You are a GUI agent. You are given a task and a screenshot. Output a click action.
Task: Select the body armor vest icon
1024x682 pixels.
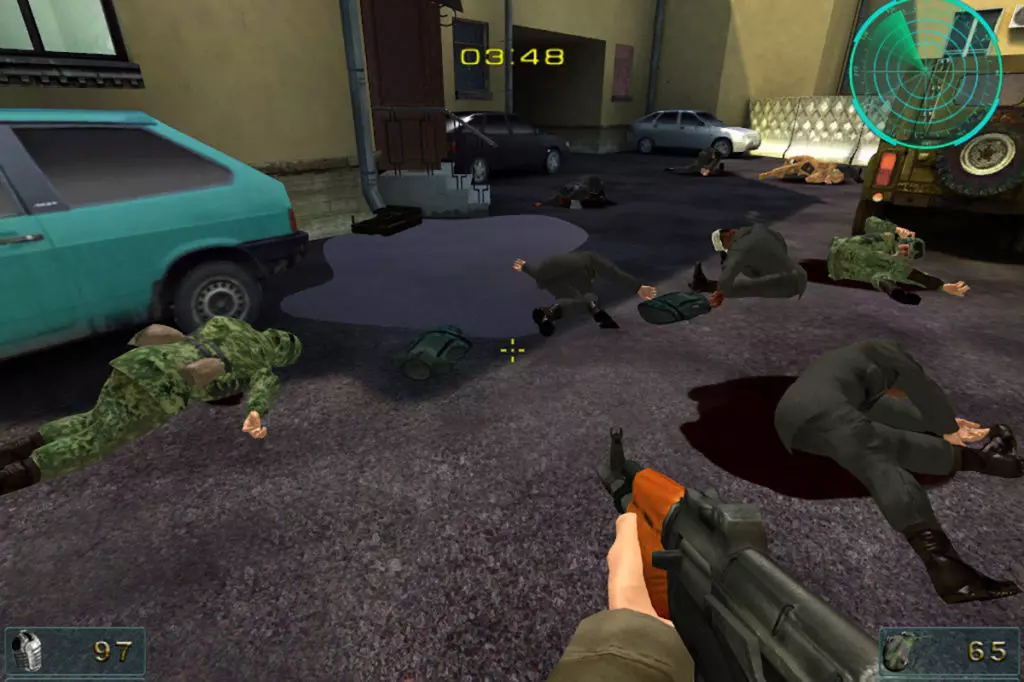coord(27,652)
